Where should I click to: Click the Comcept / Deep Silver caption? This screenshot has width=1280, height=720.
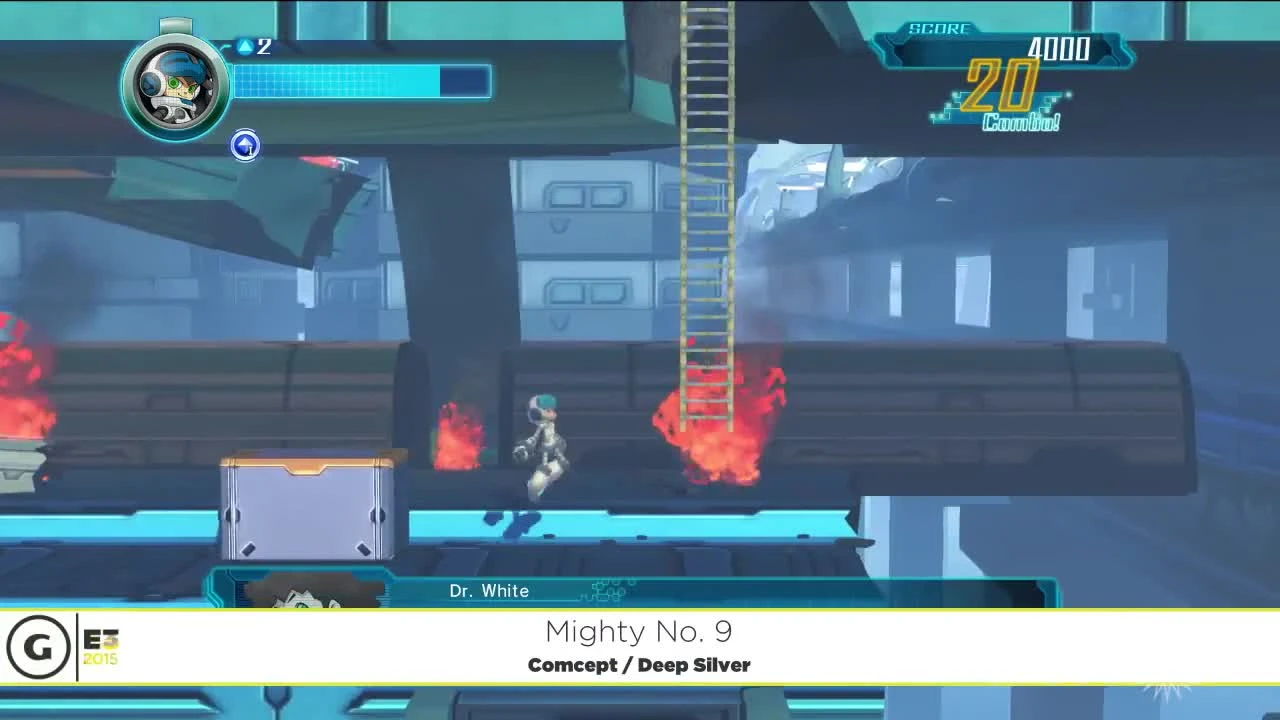pos(639,664)
